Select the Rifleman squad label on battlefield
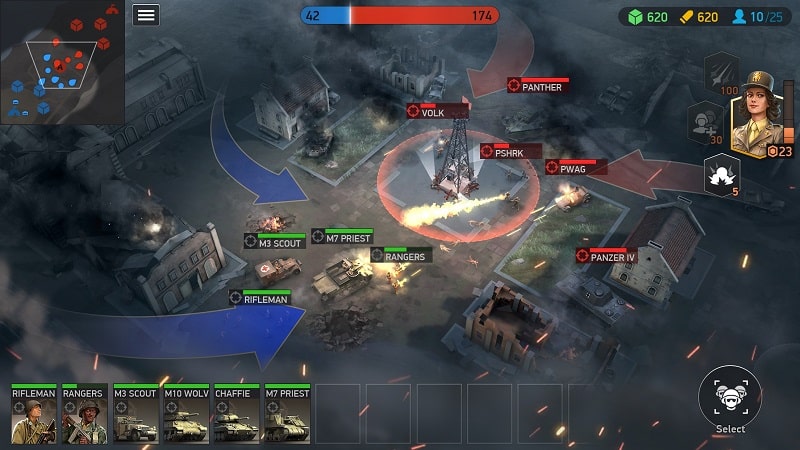 pos(260,298)
